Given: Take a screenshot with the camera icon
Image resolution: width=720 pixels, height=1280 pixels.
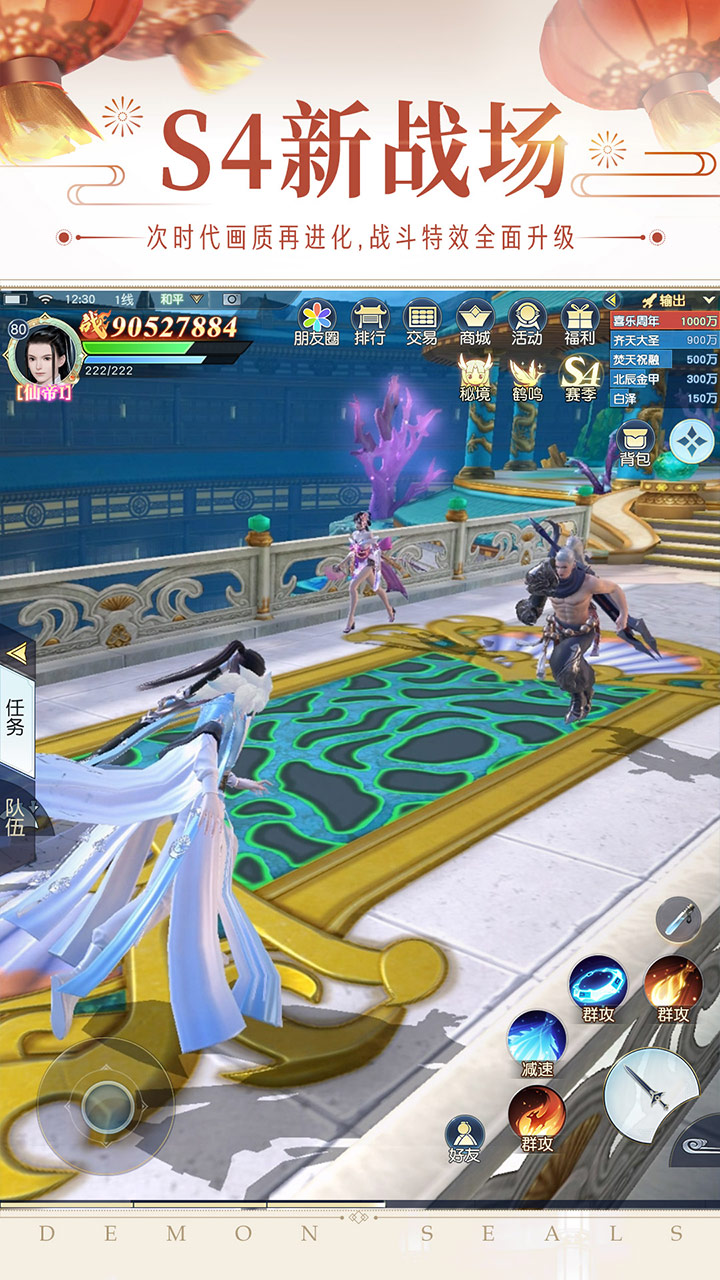Looking at the screenshot, I should [x=232, y=299].
